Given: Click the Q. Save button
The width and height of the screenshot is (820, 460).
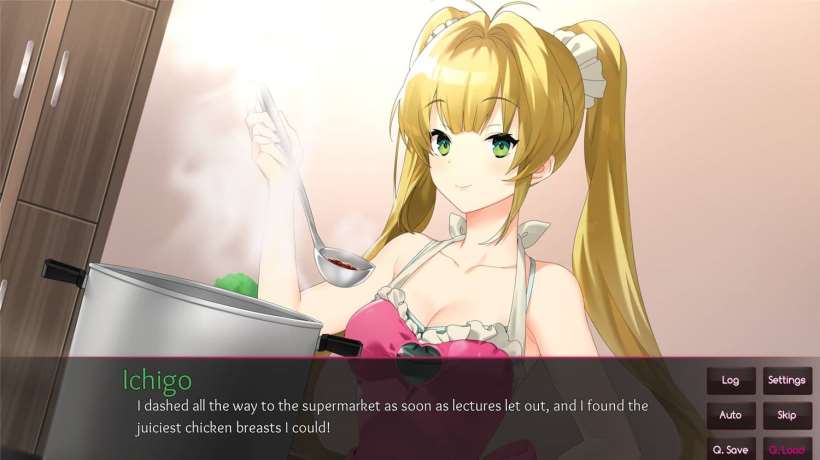Looking at the screenshot, I should (x=730, y=449).
